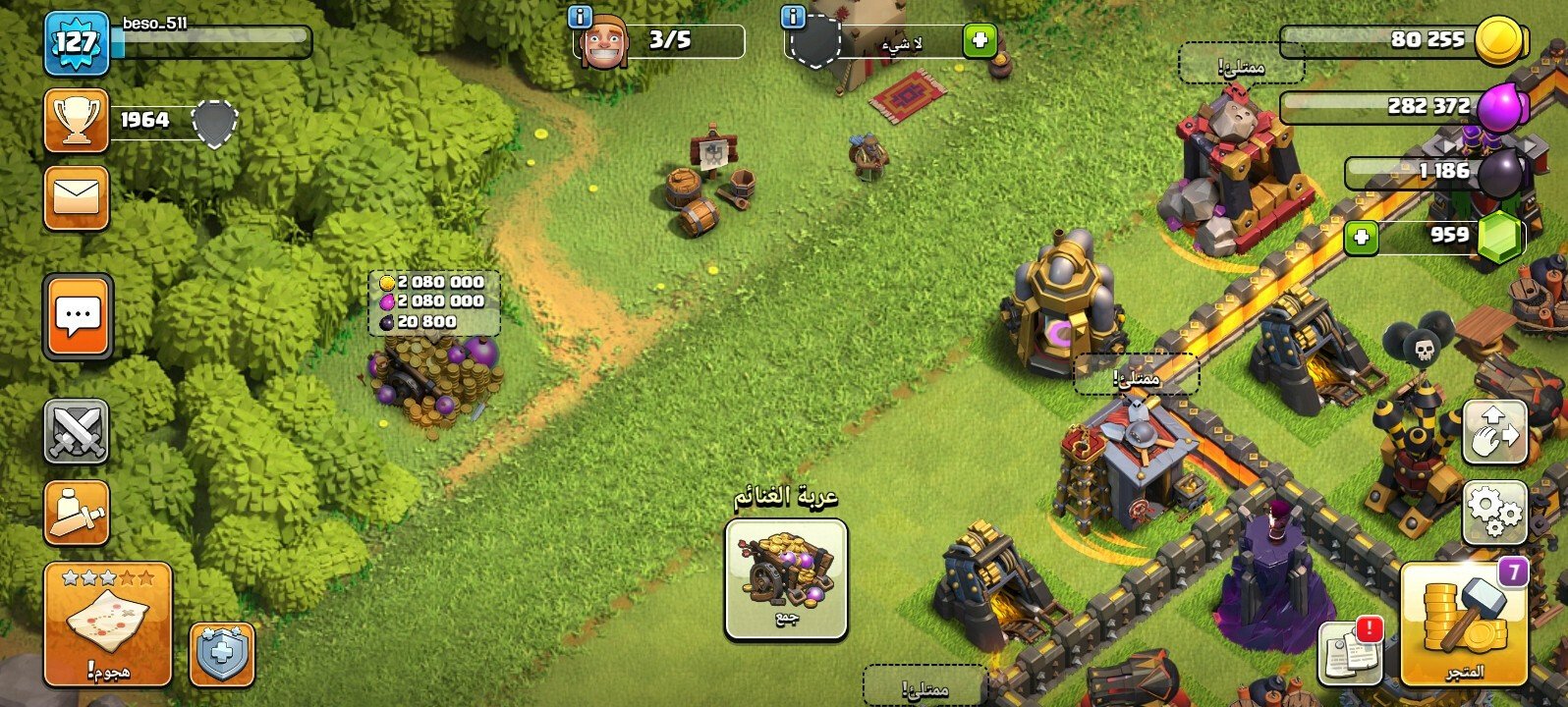Open the shop with hammer icon

tap(1464, 625)
